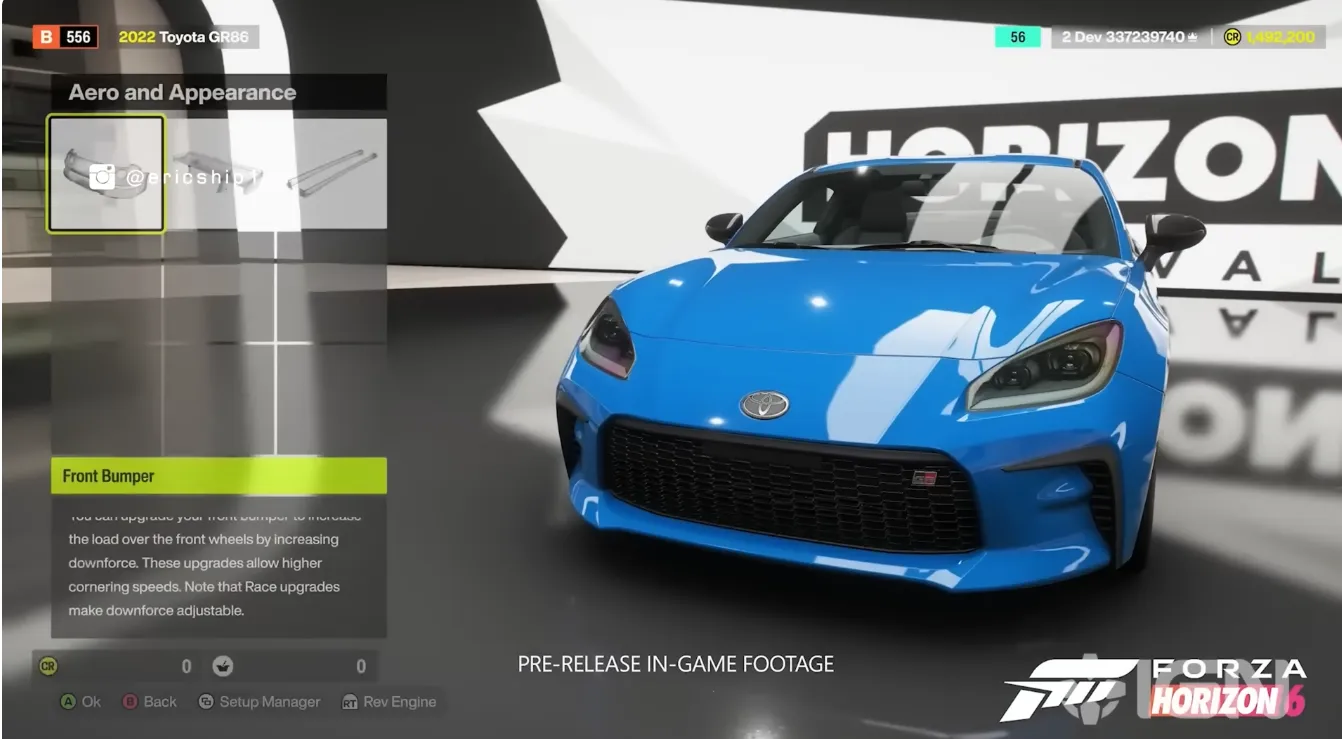Select the side skirts upgrade icon
Viewport: 1342px width, 739px height.
[330, 170]
